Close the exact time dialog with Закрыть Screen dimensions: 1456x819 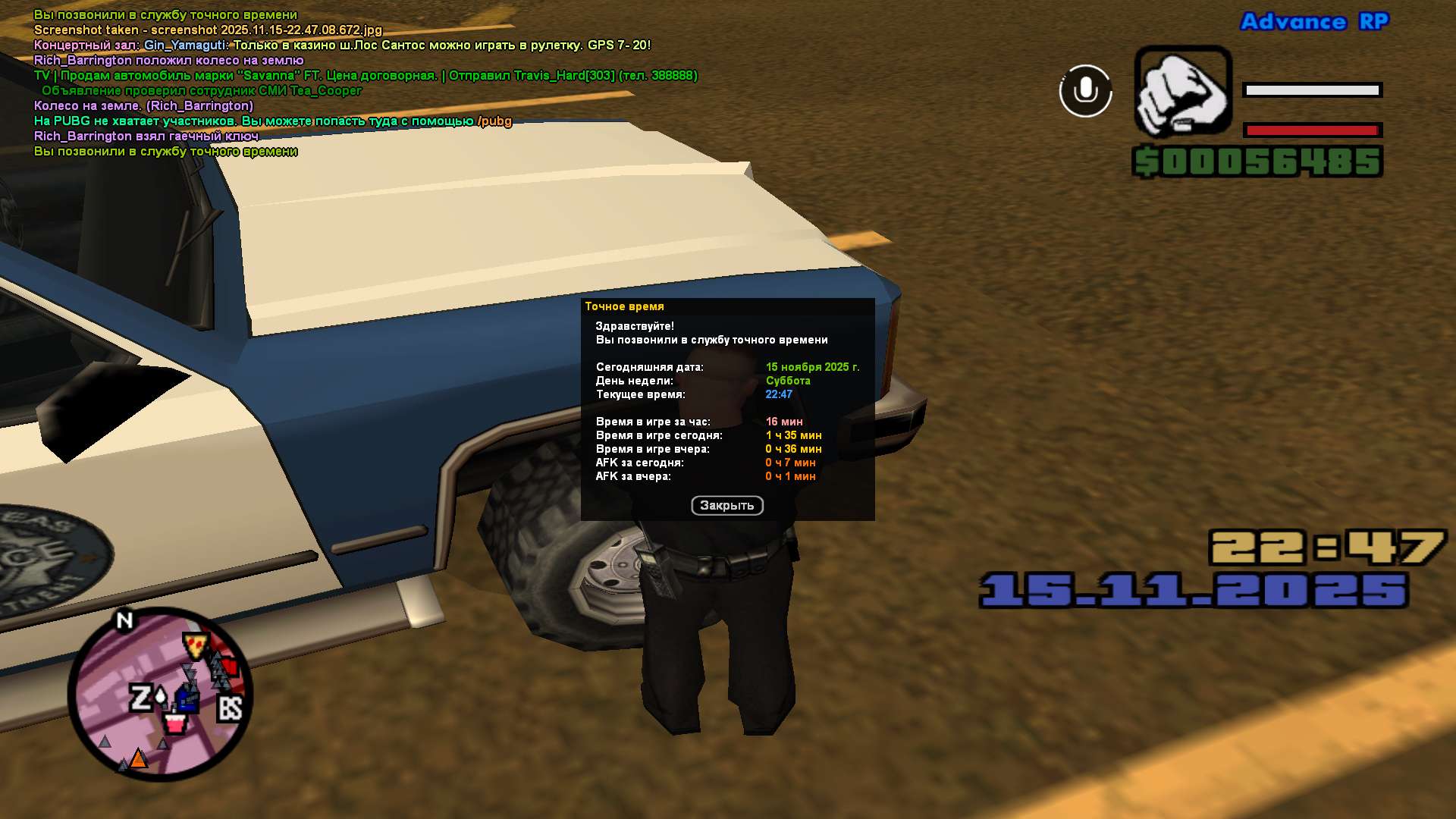[x=726, y=506]
